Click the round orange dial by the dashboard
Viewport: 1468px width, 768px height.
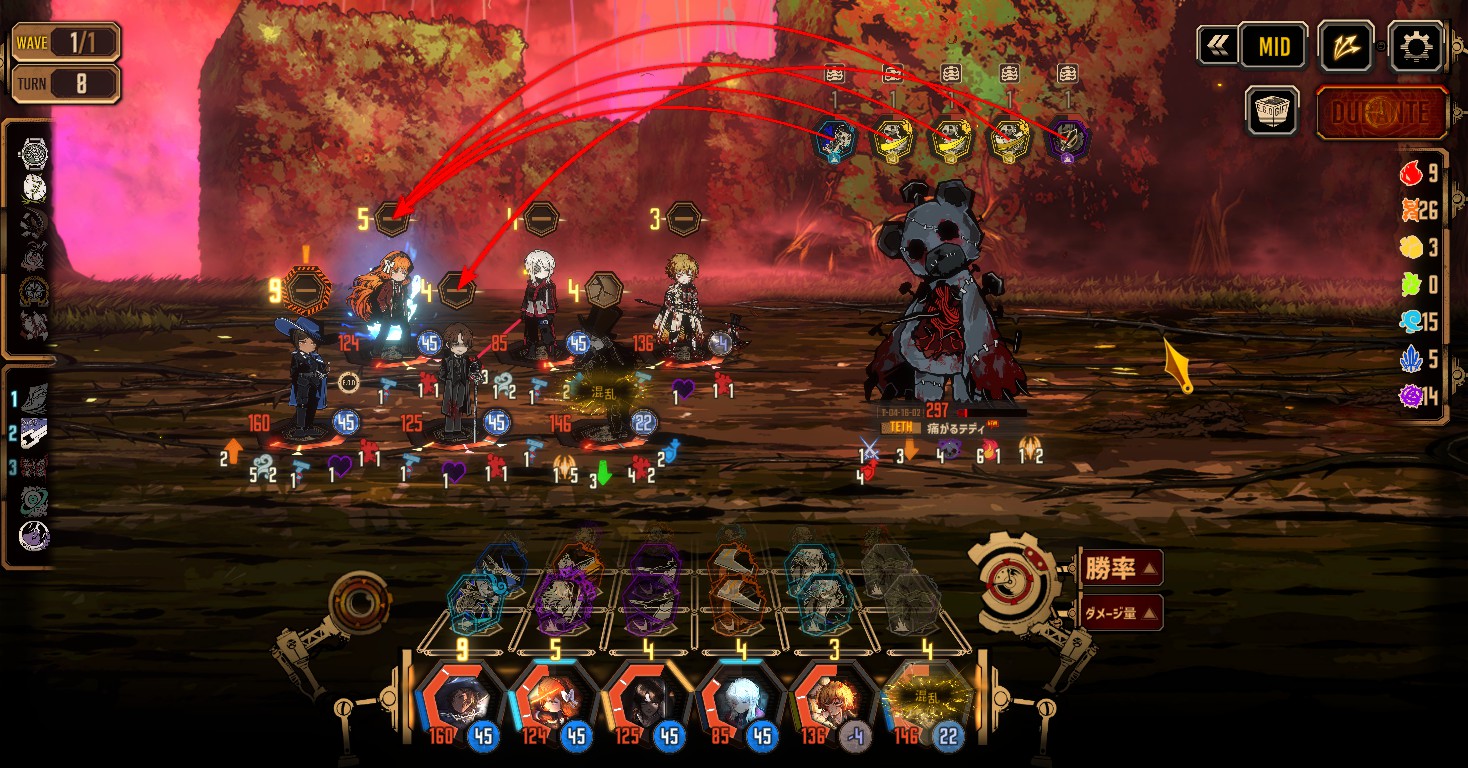pos(358,600)
